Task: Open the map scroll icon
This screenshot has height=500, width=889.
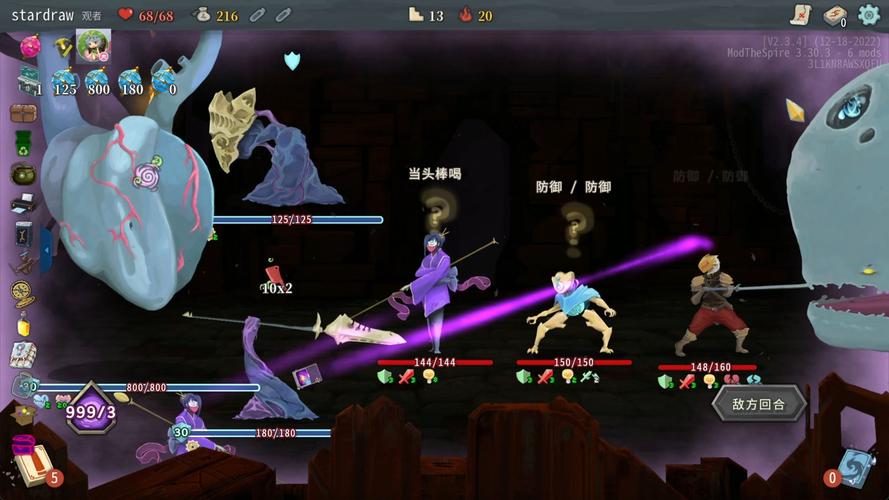Action: 799,14
